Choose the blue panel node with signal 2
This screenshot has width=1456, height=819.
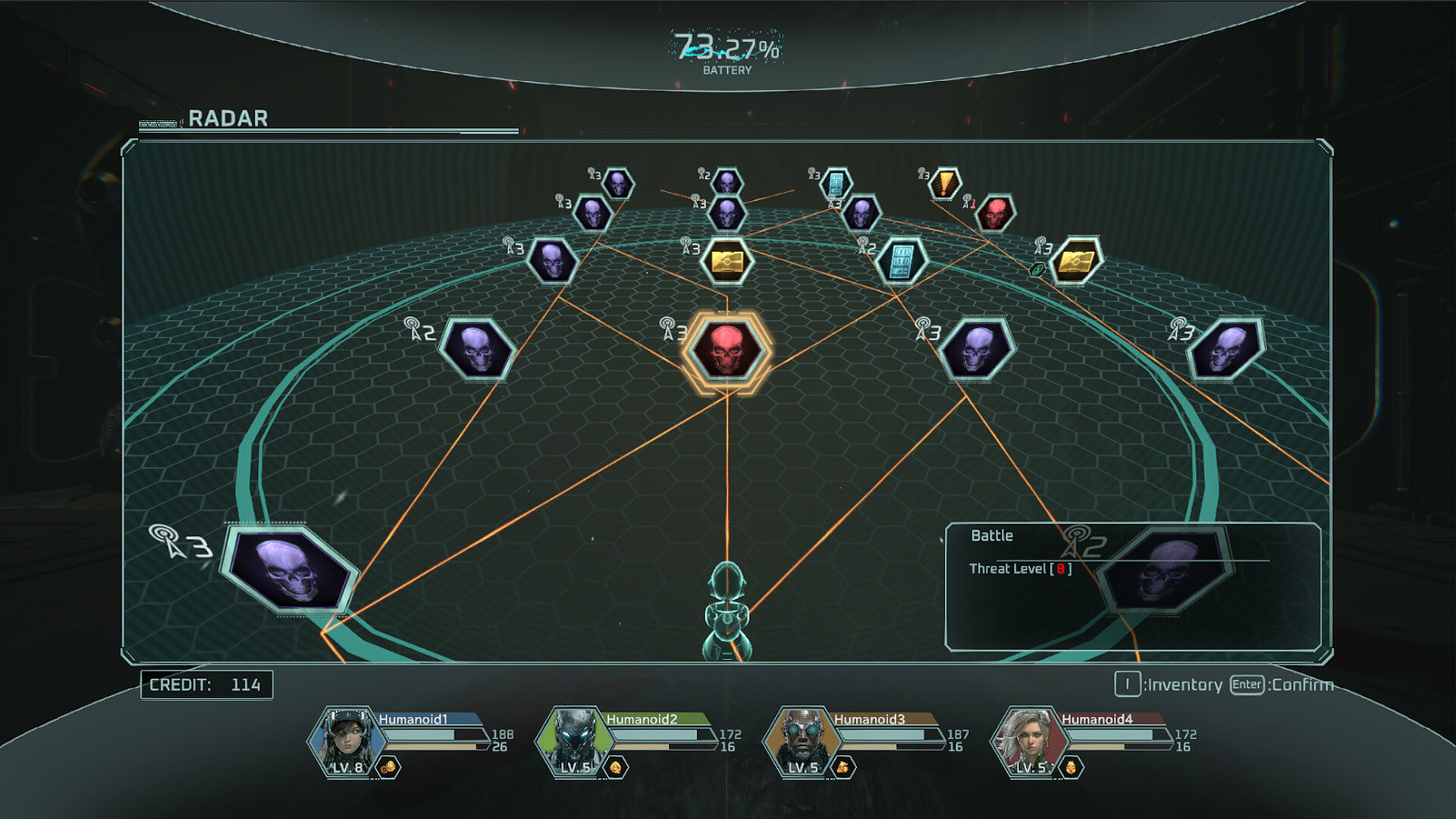[x=901, y=261]
